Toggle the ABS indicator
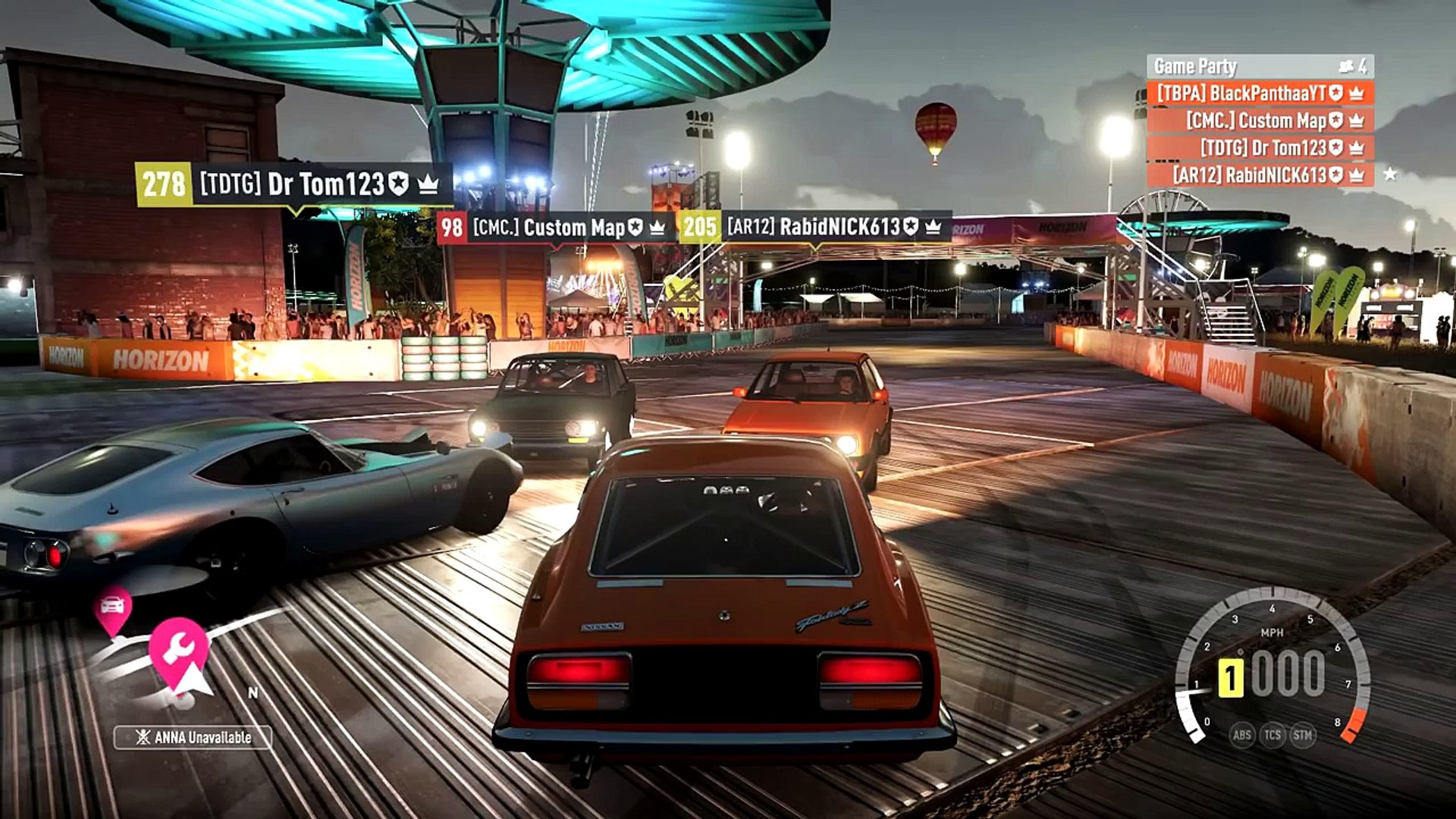Screen dimensions: 1456x819 pyautogui.click(x=1241, y=734)
